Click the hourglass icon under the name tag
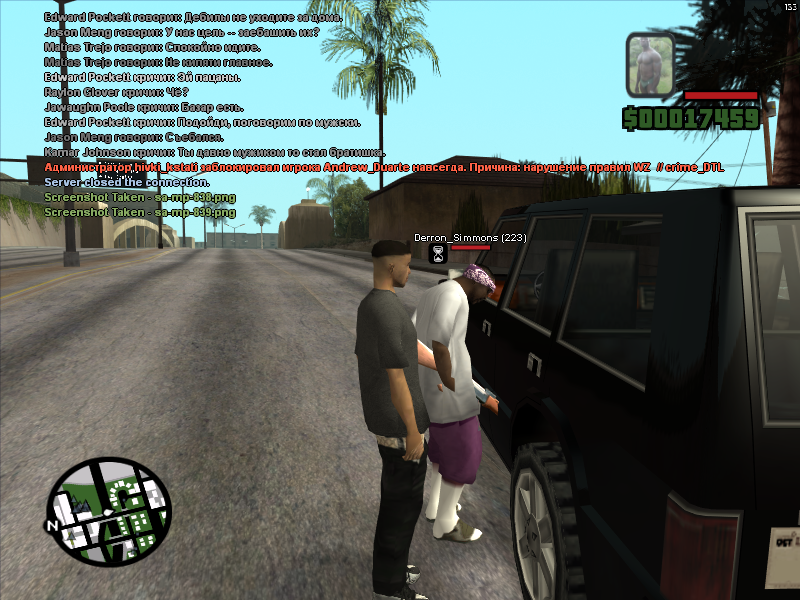 (437, 254)
